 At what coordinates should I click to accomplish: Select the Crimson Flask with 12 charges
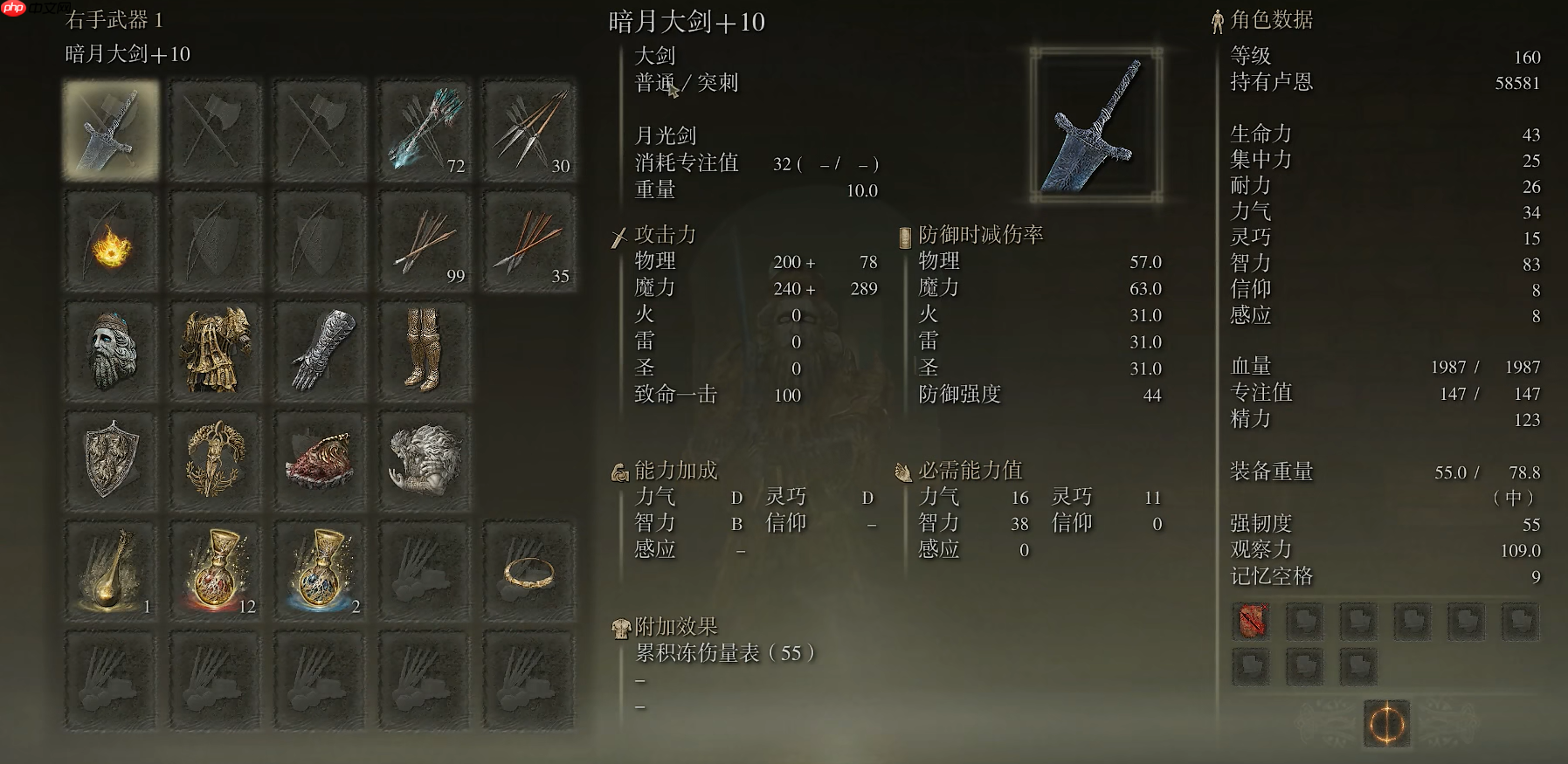pyautogui.click(x=215, y=568)
